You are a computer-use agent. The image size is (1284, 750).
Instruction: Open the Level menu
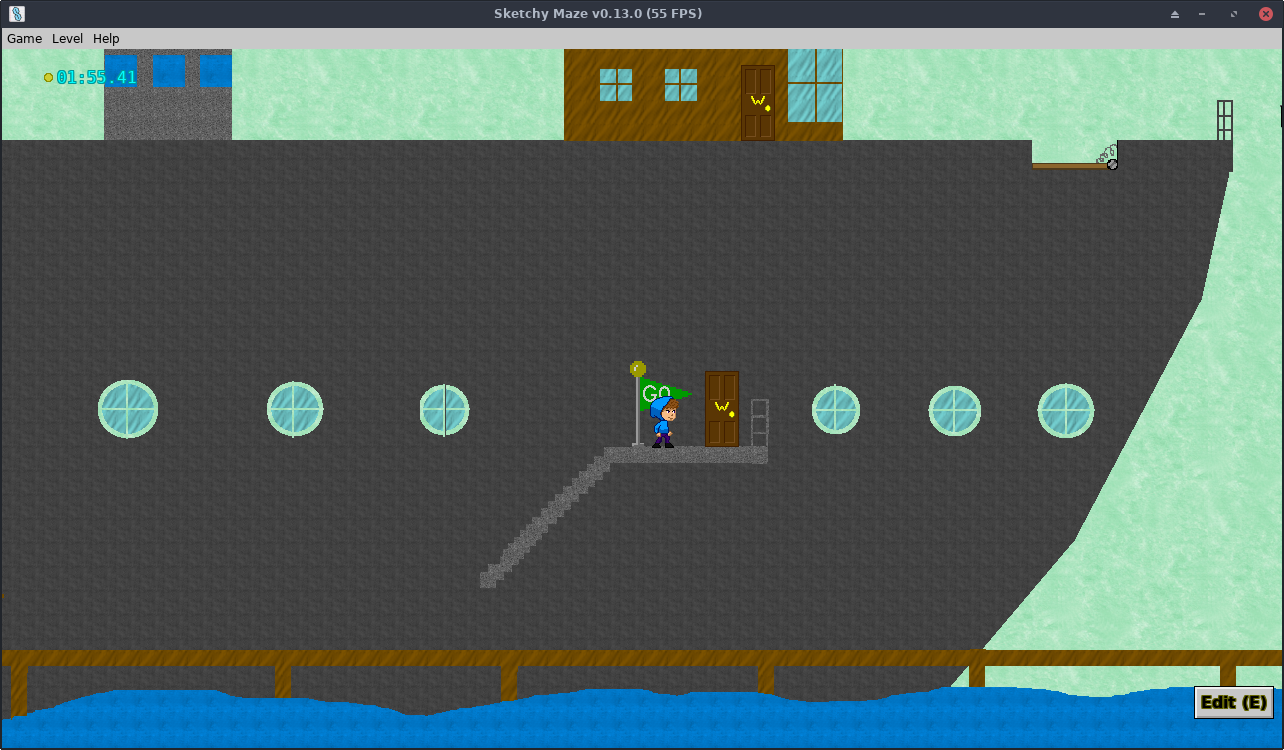[x=67, y=38]
